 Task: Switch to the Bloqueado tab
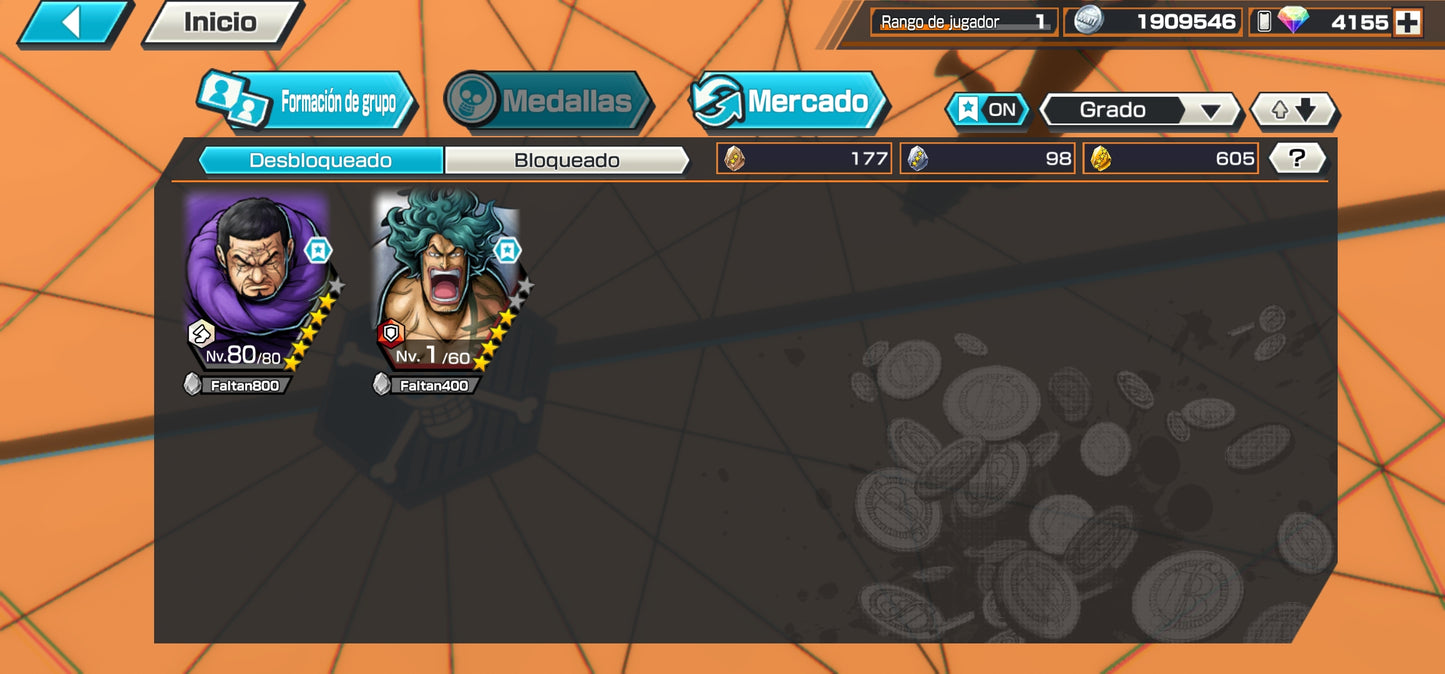[x=566, y=160]
